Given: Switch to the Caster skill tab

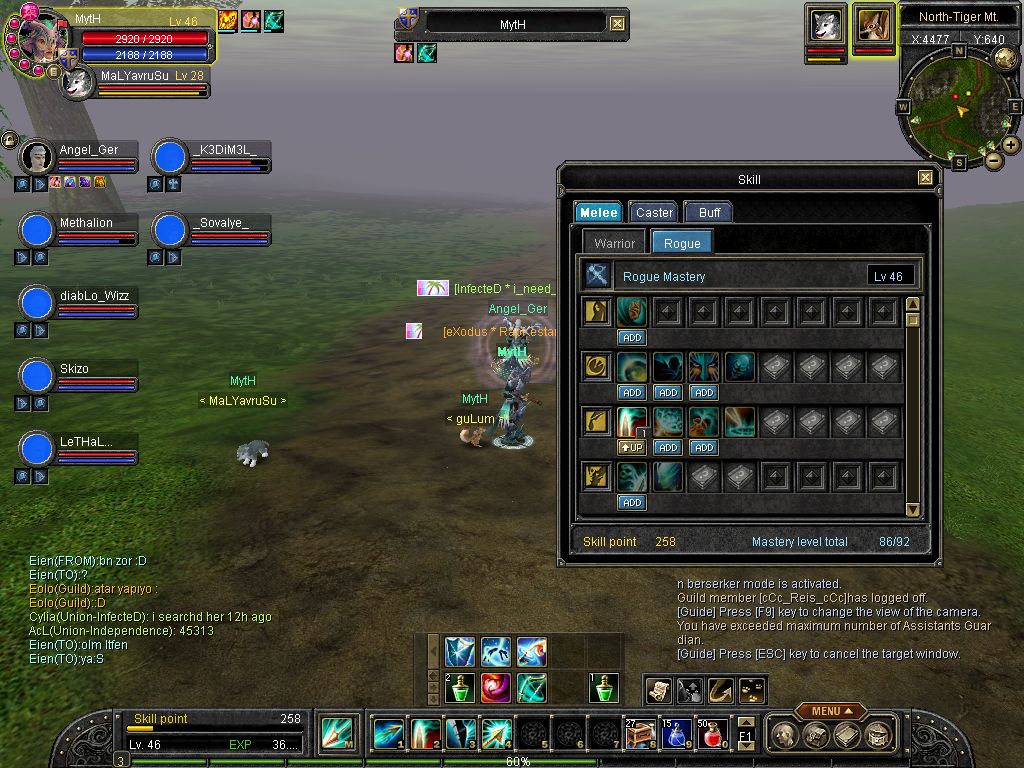Looking at the screenshot, I should point(654,212).
